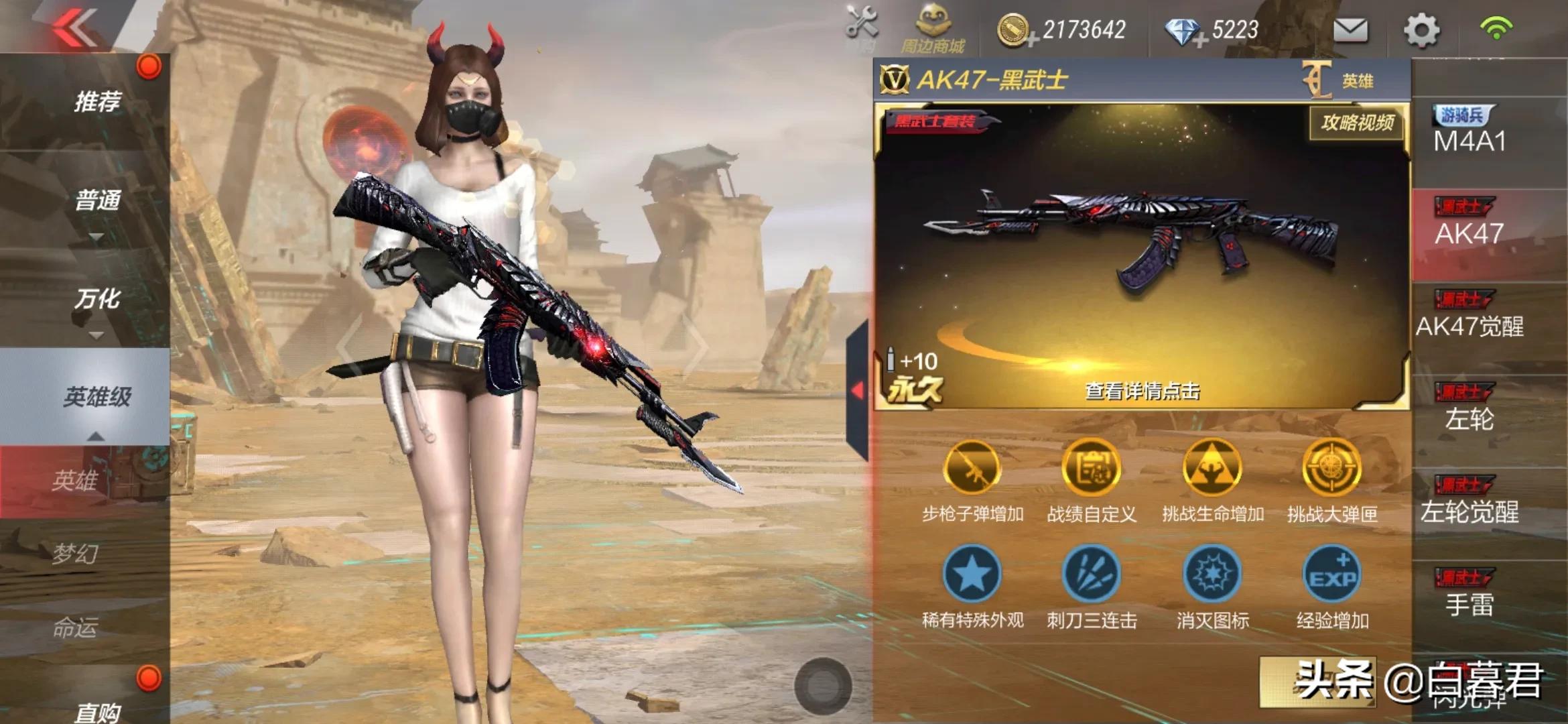Screen dimensions: 1568x724
Task: Collapse the 英雄级 hero-tier category
Action: point(96,398)
